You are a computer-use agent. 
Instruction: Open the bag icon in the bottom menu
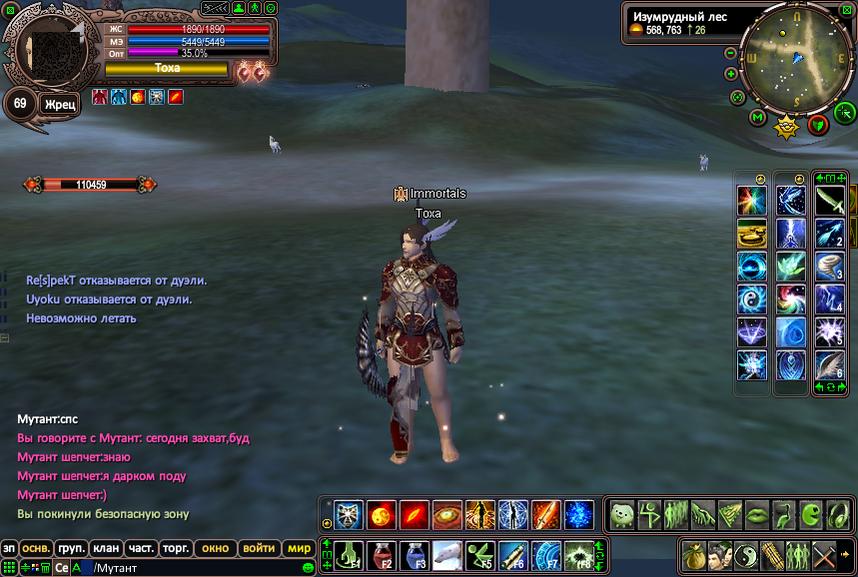(693, 554)
